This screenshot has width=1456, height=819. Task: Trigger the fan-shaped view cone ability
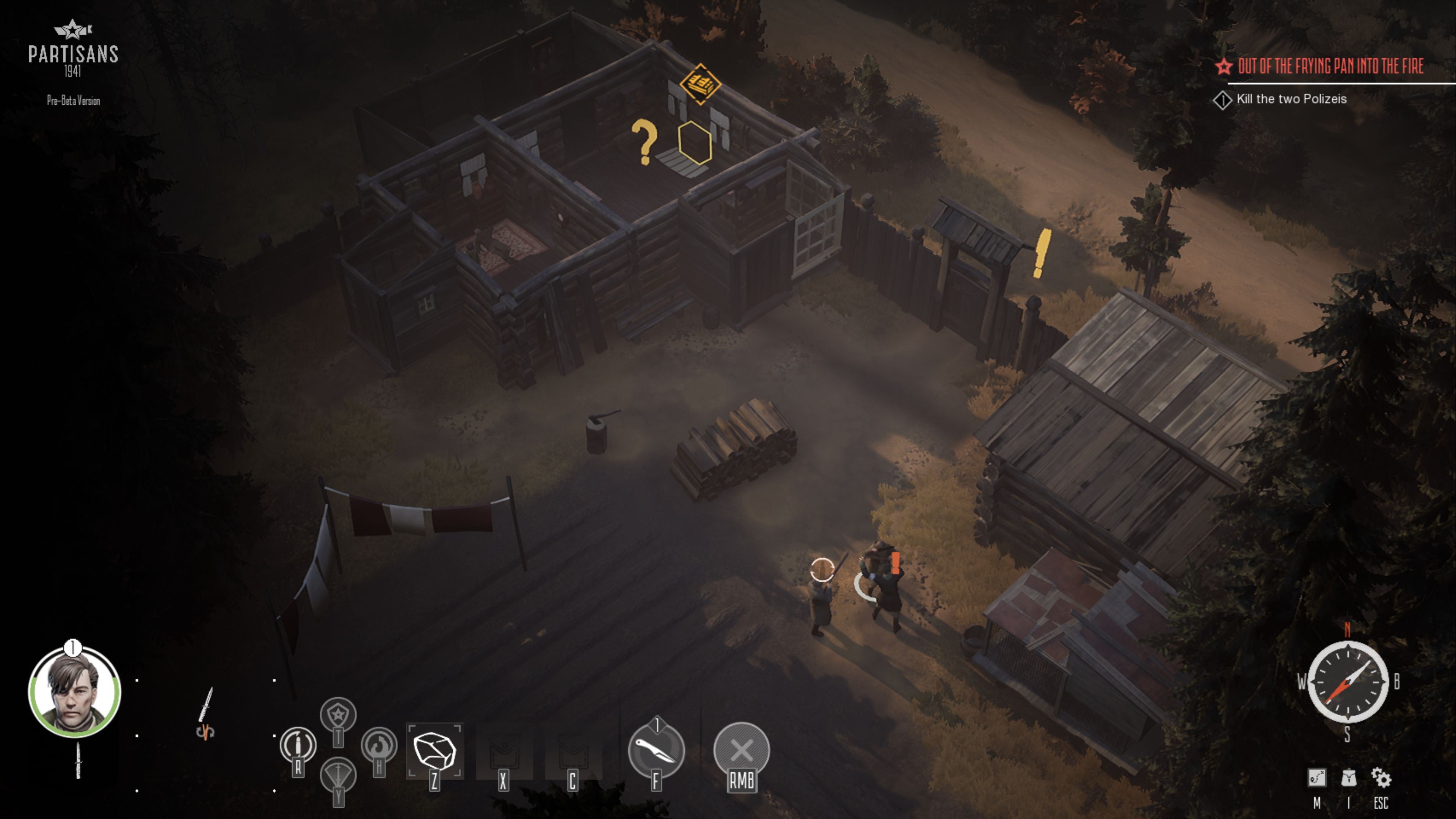[x=338, y=775]
